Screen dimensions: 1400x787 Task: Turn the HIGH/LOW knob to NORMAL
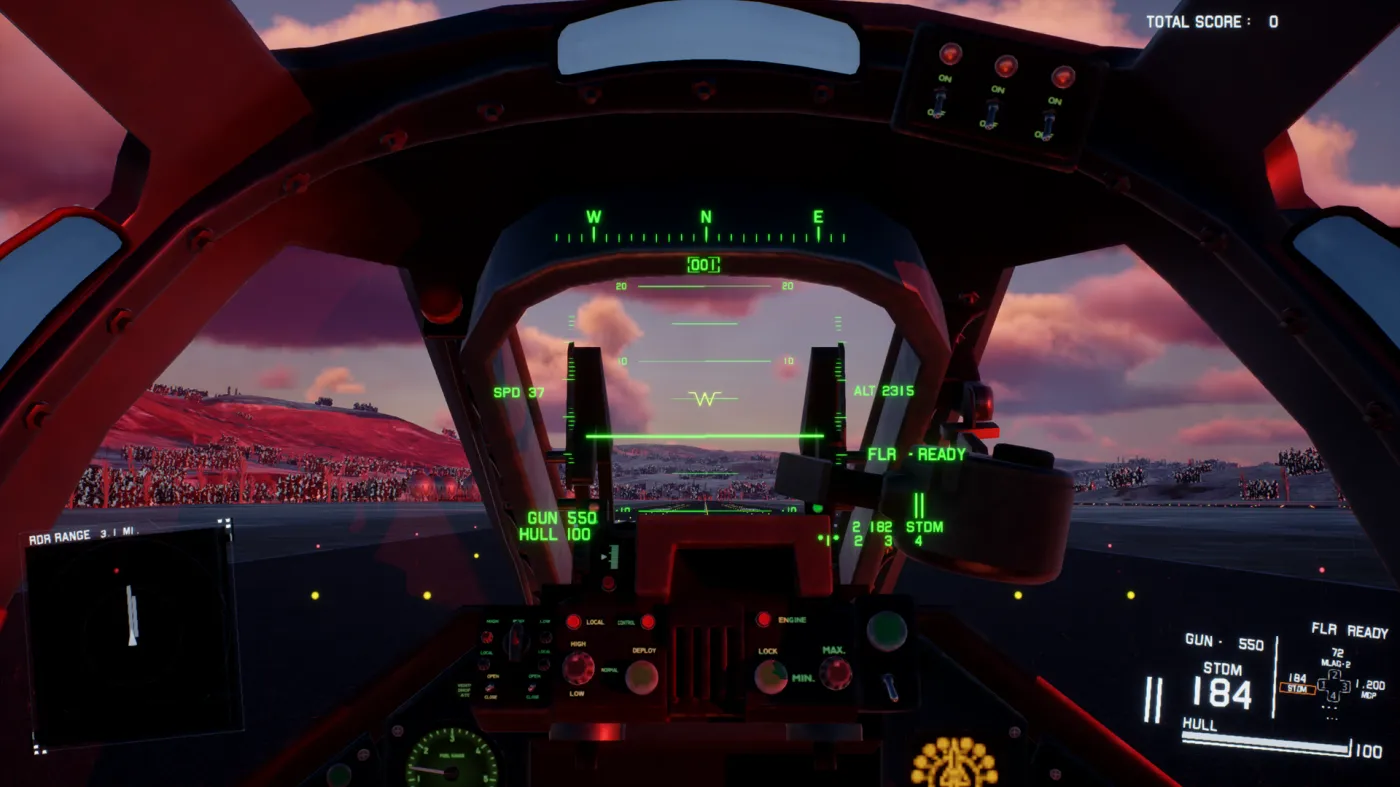coord(578,669)
